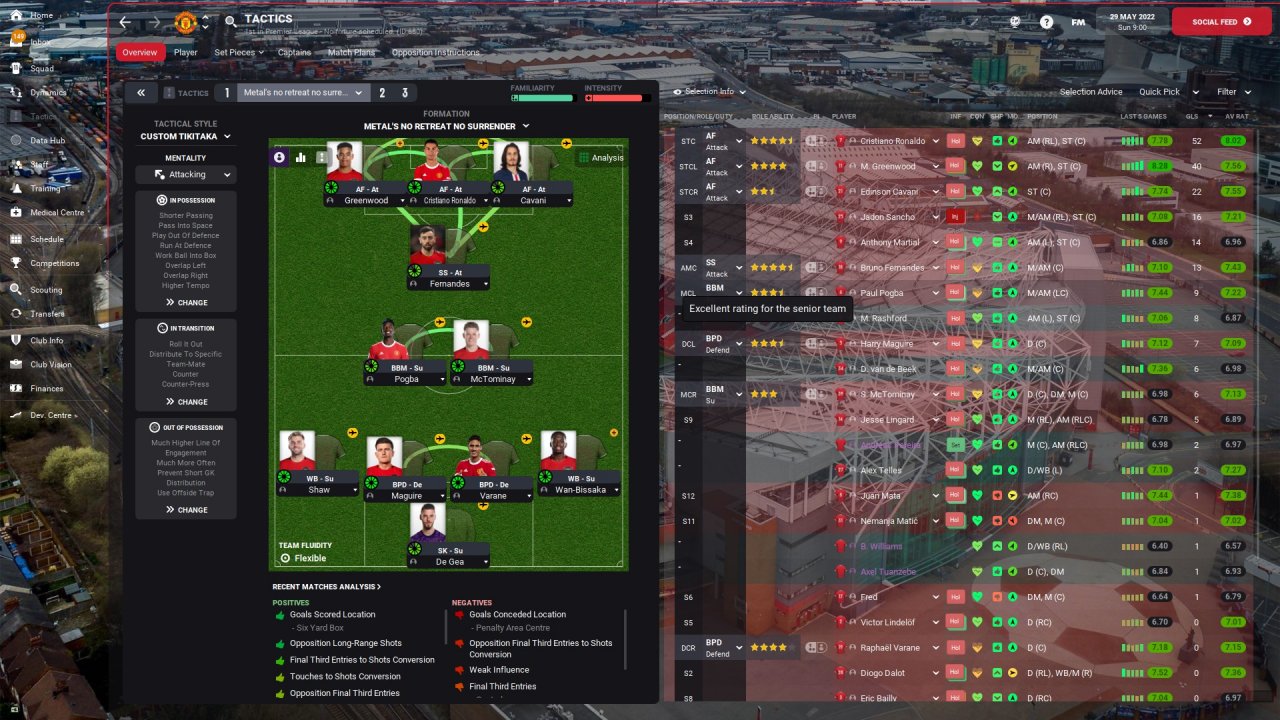Go to the Squad screen
The width and height of the screenshot is (1280, 720).
[41, 68]
